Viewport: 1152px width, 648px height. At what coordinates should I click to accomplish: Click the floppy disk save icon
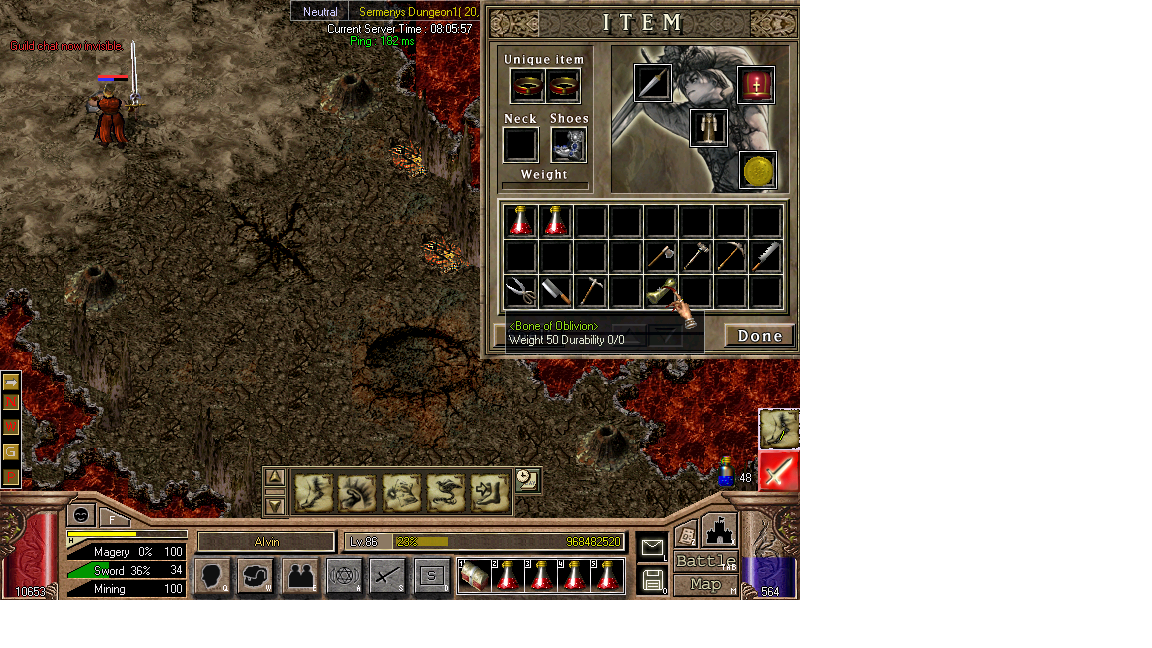tap(652, 579)
